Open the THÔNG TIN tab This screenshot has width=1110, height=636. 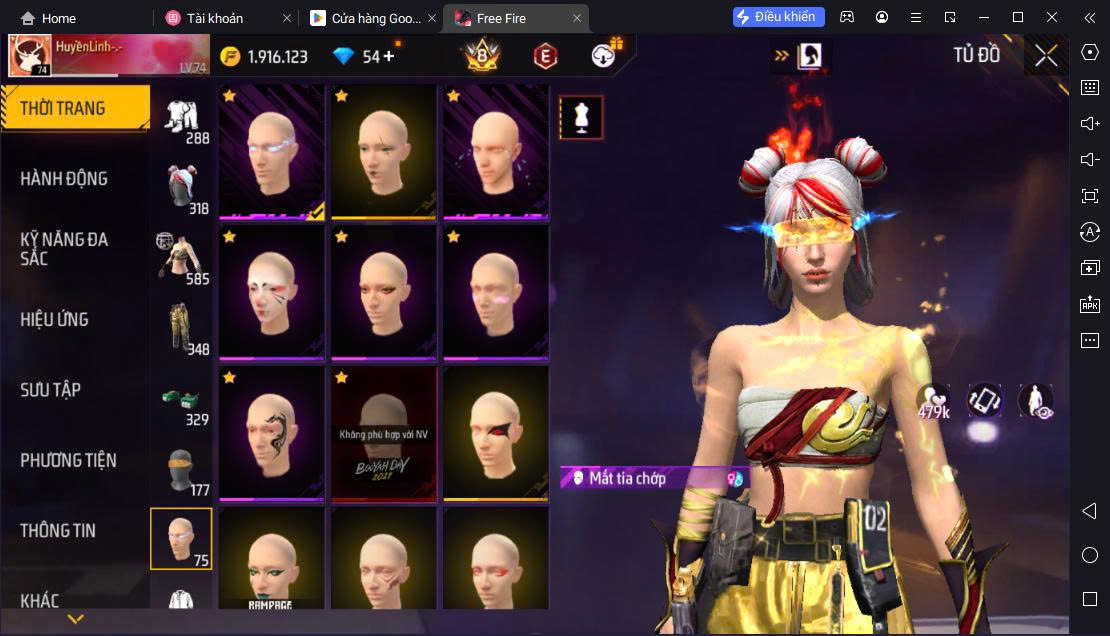[x=58, y=531]
